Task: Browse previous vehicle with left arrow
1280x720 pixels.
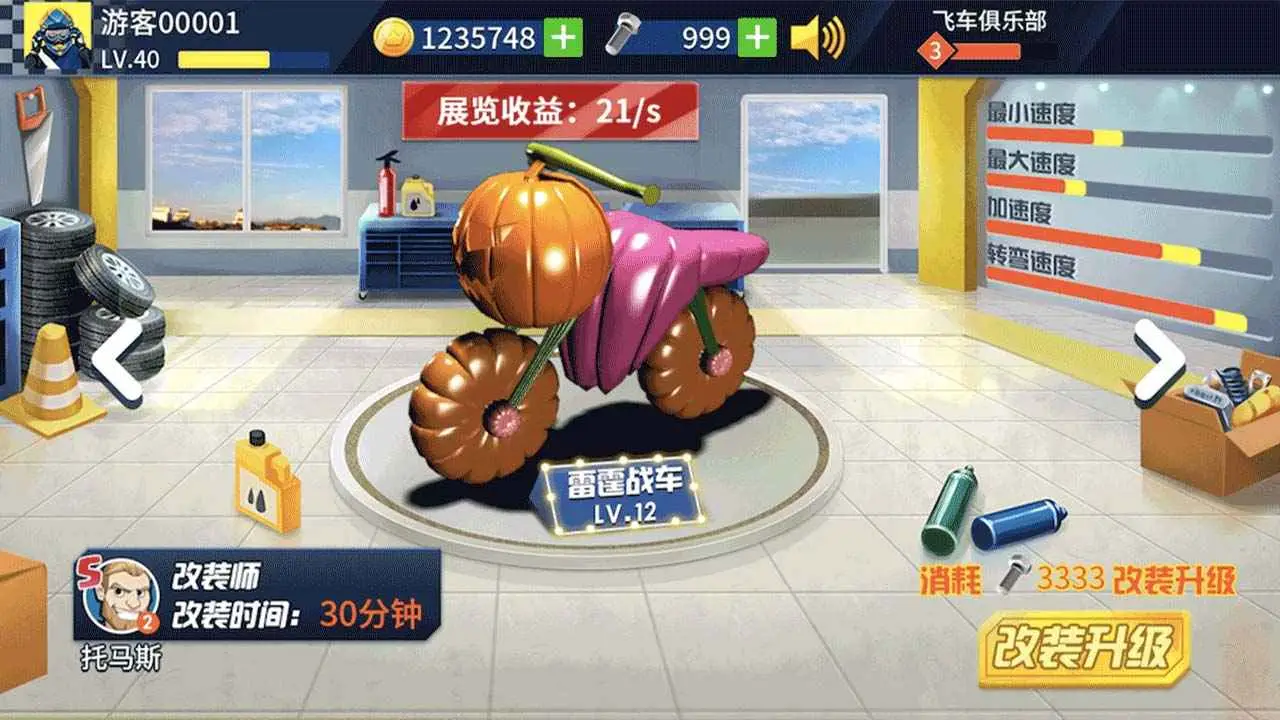Action: point(115,360)
